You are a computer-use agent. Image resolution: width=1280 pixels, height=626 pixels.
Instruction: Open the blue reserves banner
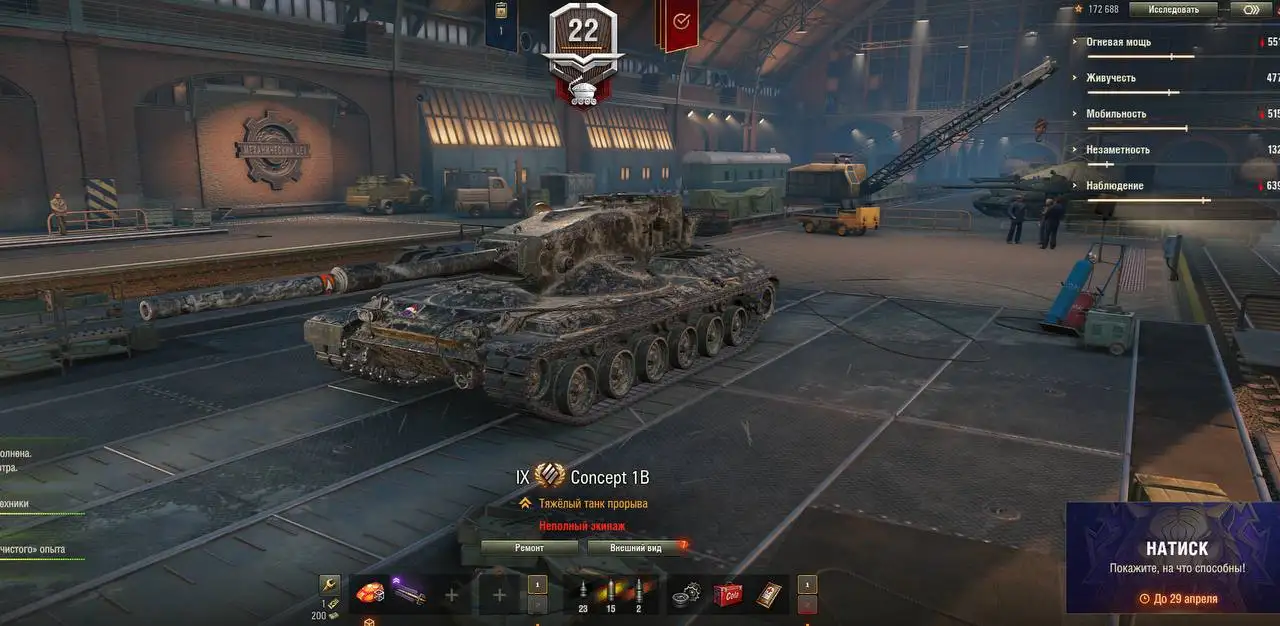click(x=501, y=24)
